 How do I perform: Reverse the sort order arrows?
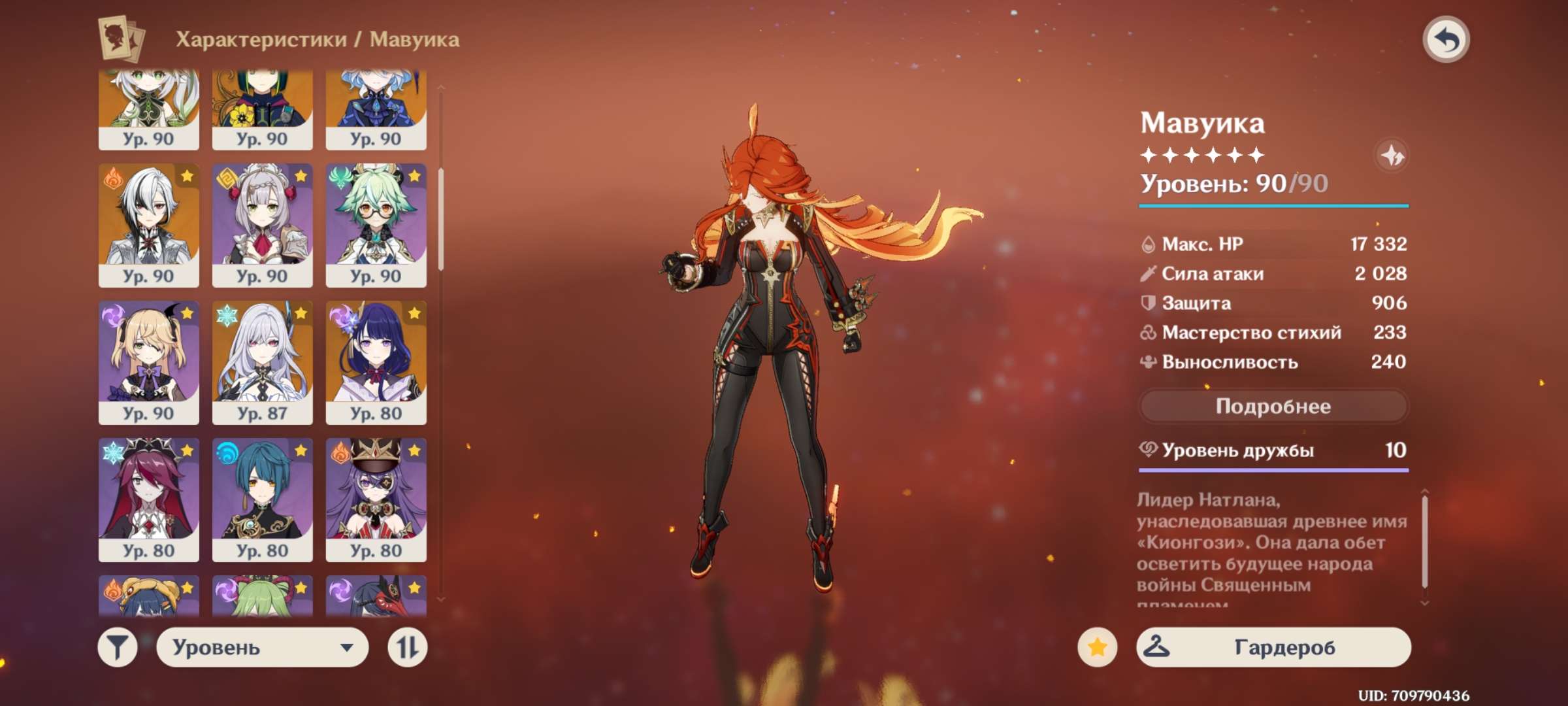407,648
